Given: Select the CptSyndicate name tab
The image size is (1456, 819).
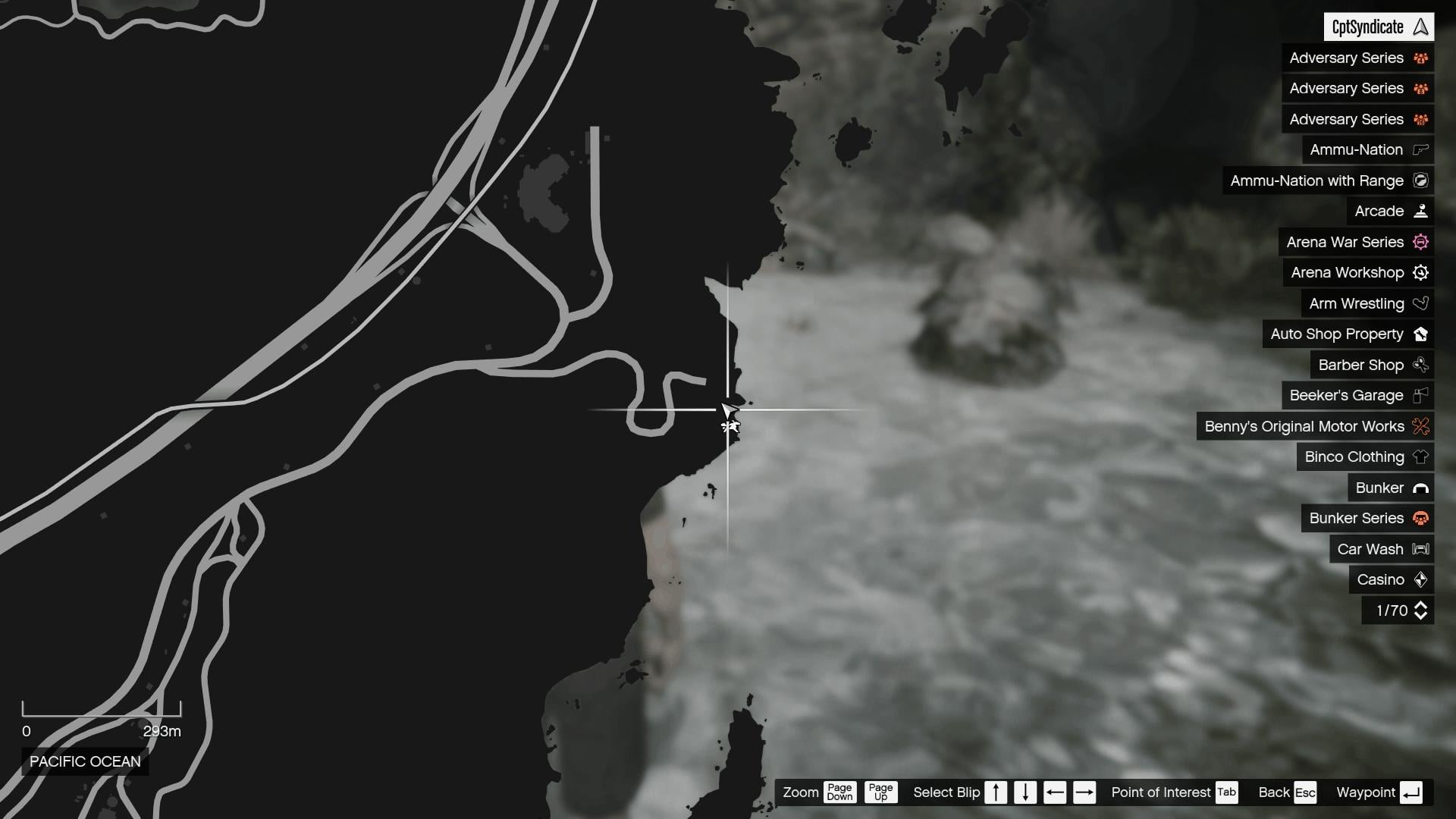Looking at the screenshot, I should (1379, 27).
